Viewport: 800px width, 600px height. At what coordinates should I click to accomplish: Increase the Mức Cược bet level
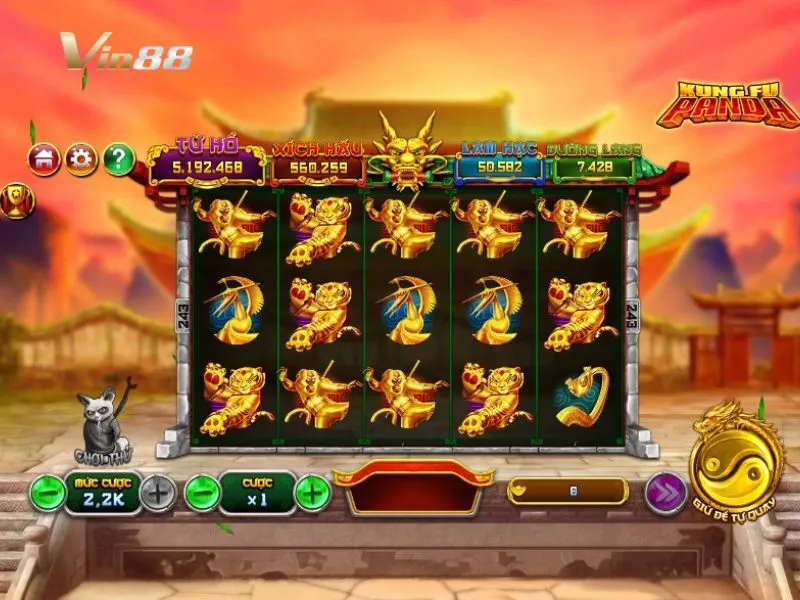[x=157, y=492]
